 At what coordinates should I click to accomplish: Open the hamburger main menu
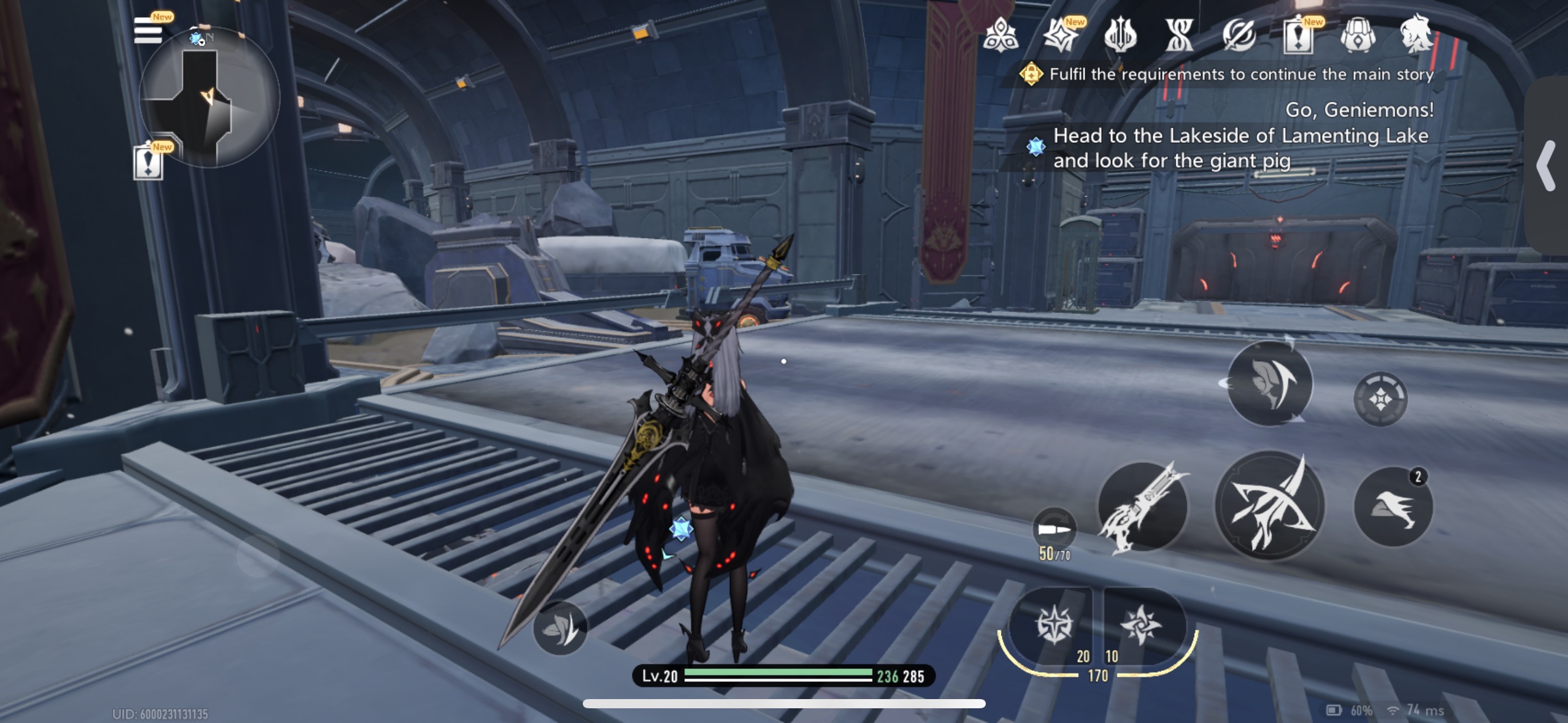tap(148, 31)
